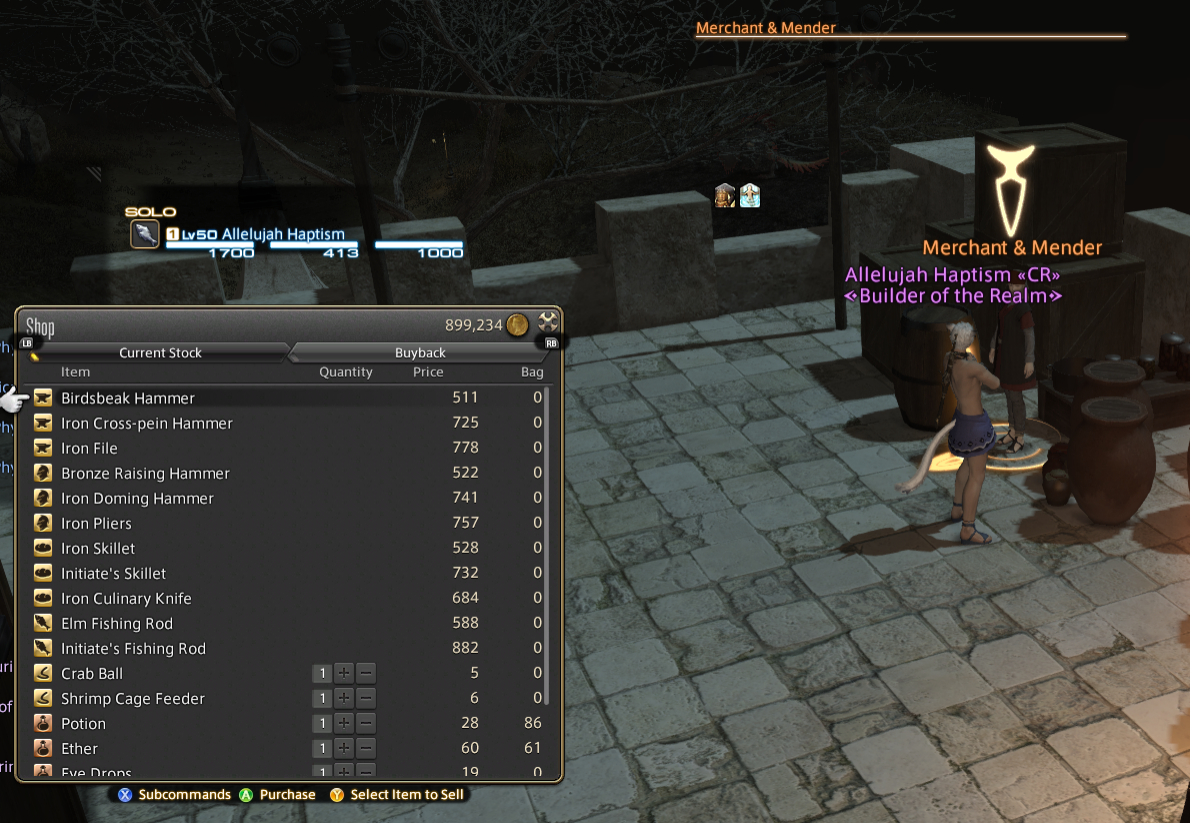Select the Iron Skillet row
This screenshot has width=1190, height=823.
click(x=98, y=548)
